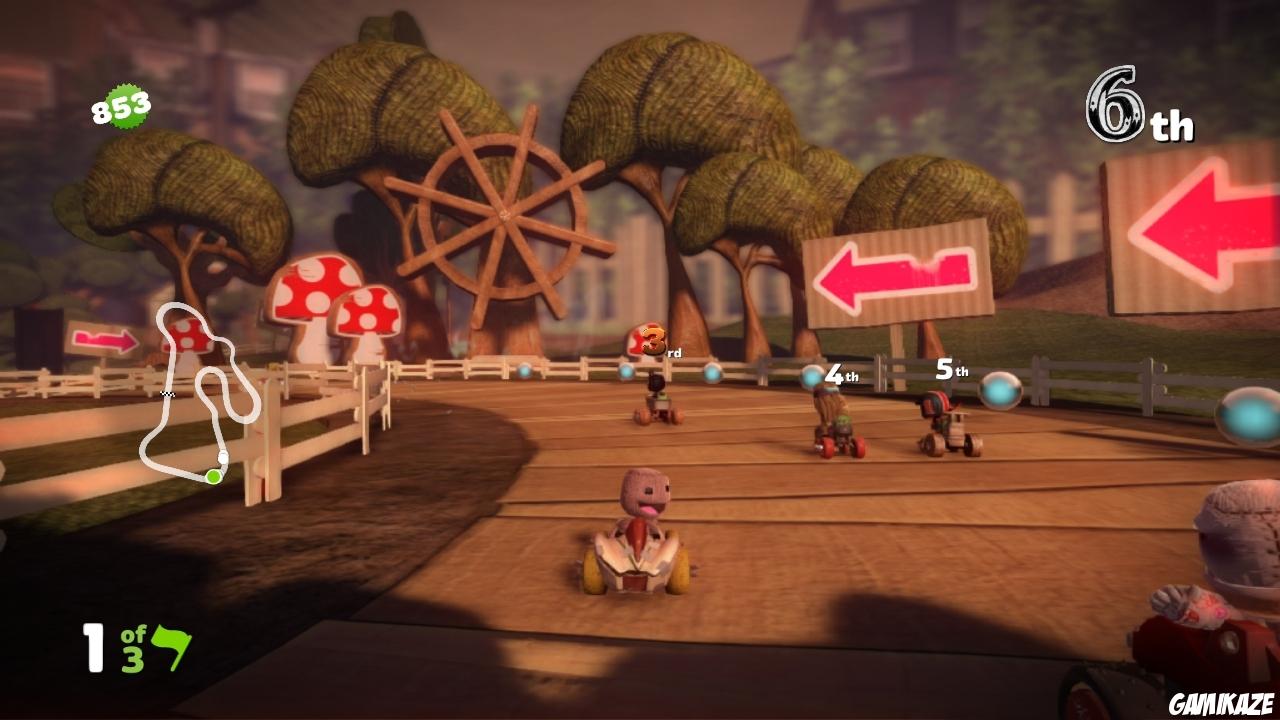Click the 5th place position label

[x=949, y=371]
